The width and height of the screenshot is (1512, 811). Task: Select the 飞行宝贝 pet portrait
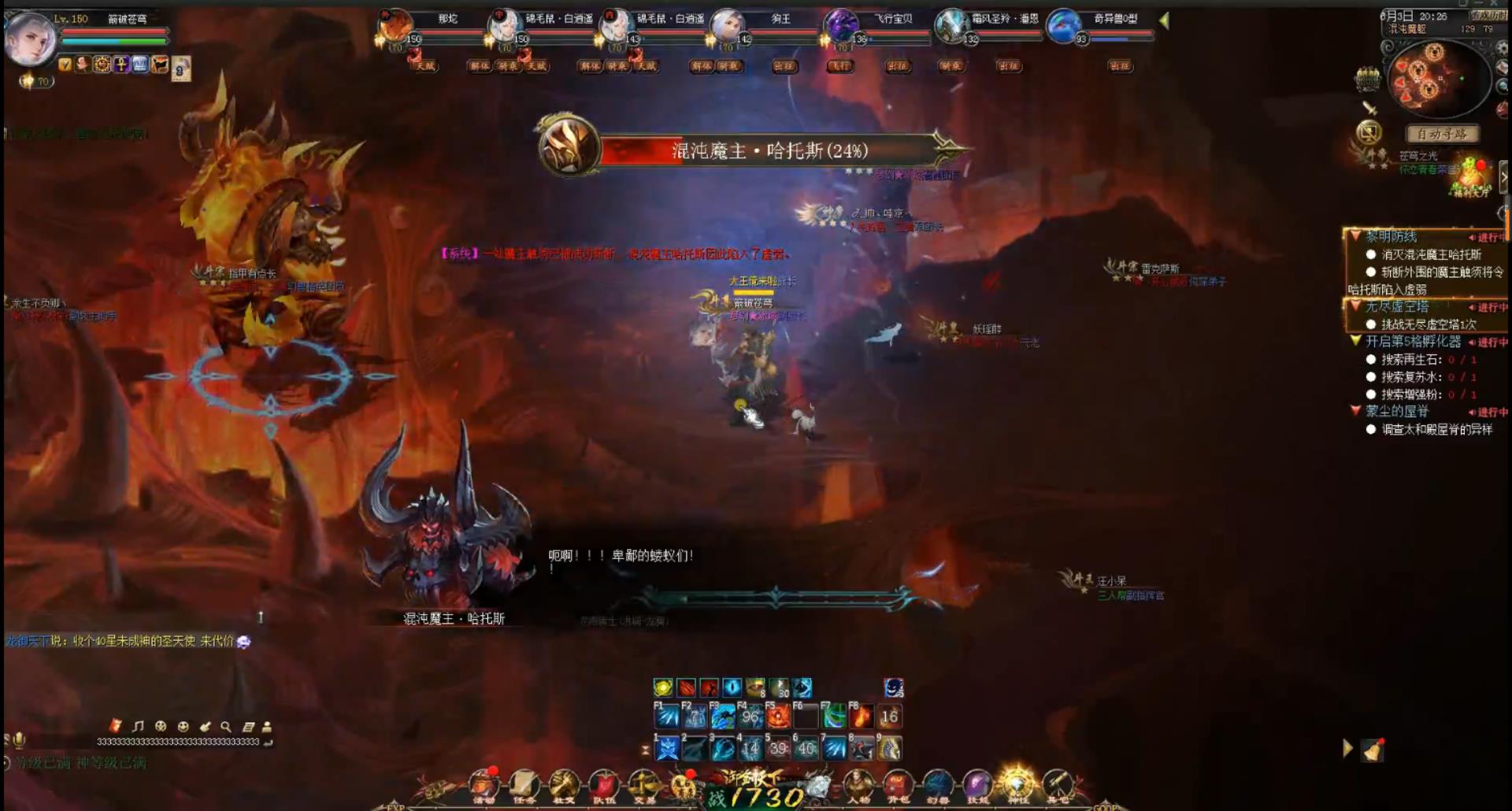coord(840,25)
